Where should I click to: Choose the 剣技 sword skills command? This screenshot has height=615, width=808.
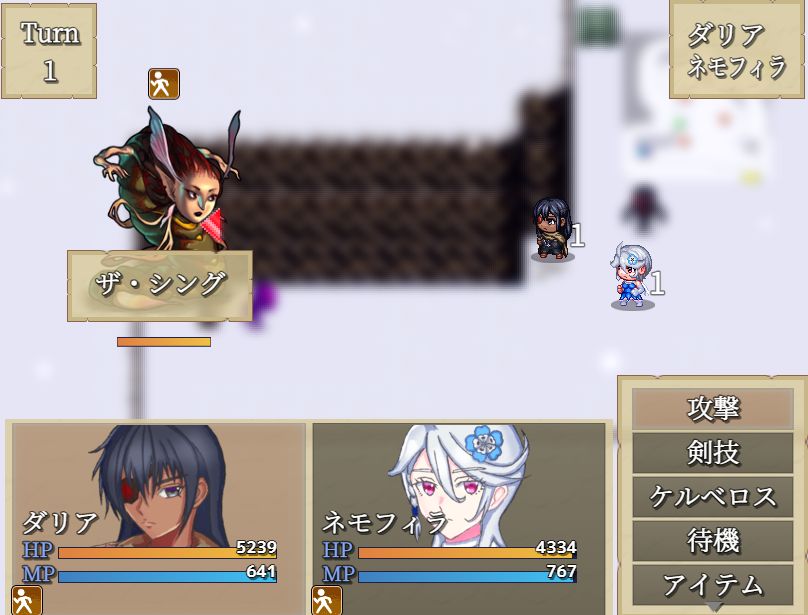713,453
